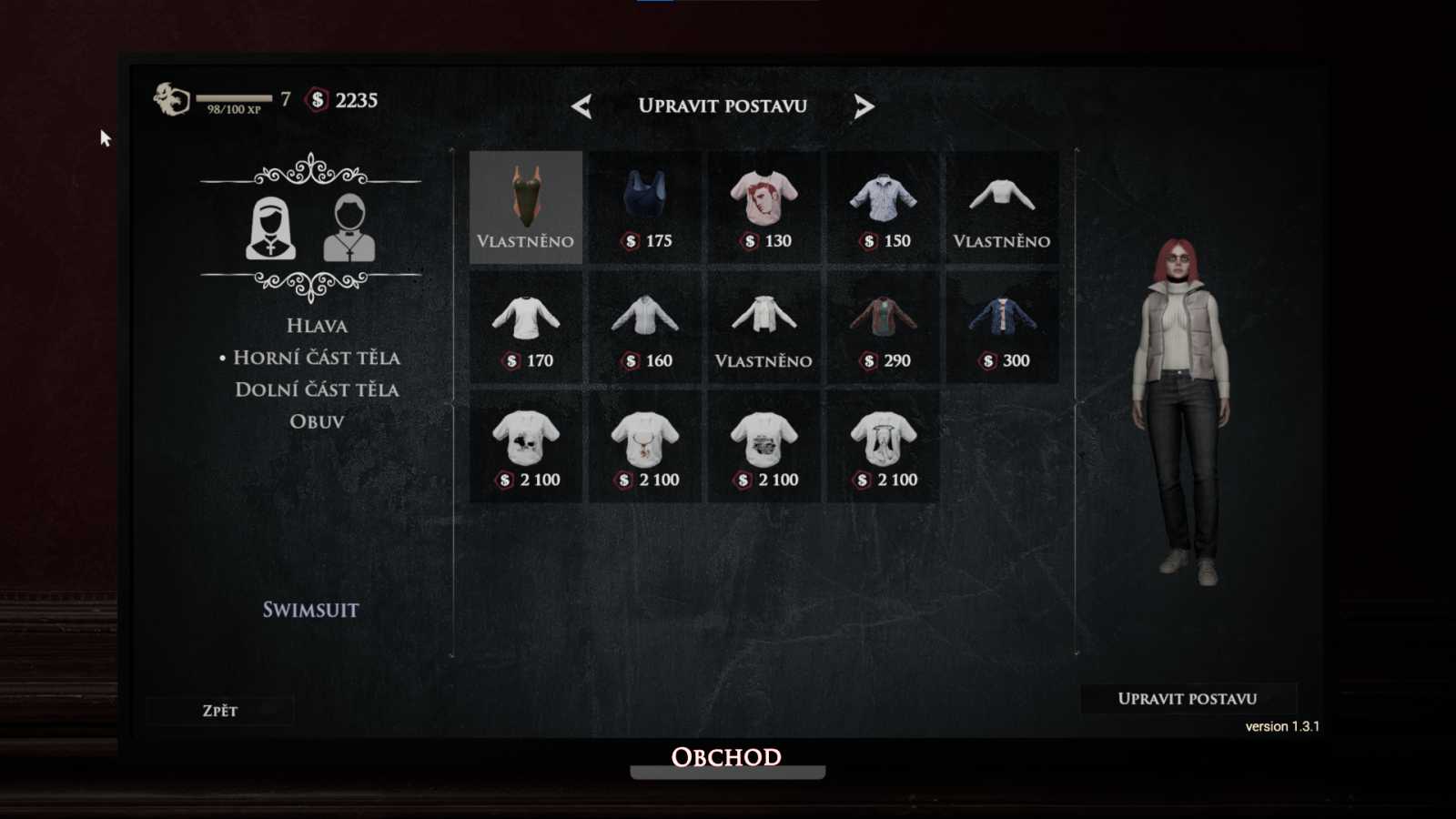Select the blue plaid shirt priced 150
1456x819 pixels.
tap(883, 202)
